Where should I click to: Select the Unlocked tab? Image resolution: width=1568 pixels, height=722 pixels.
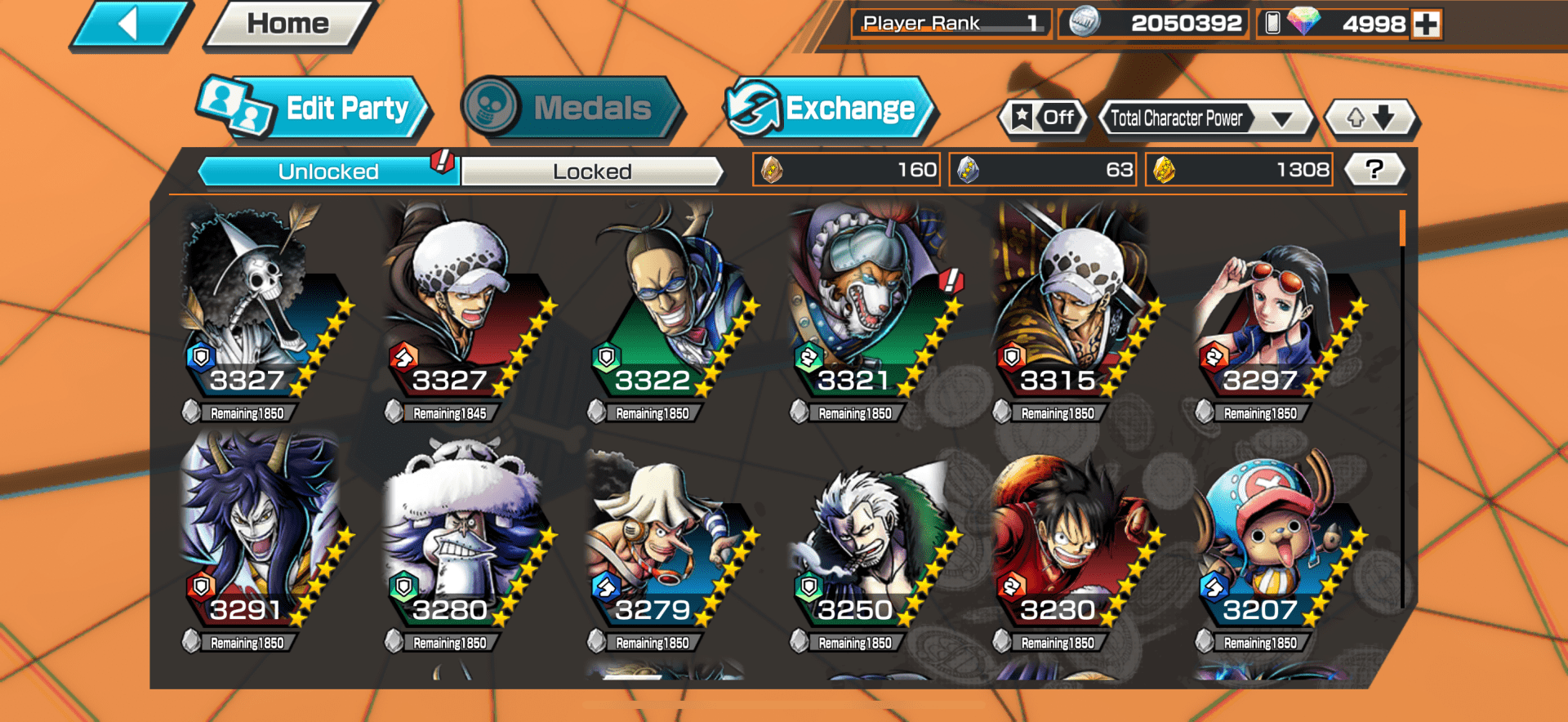[x=328, y=172]
